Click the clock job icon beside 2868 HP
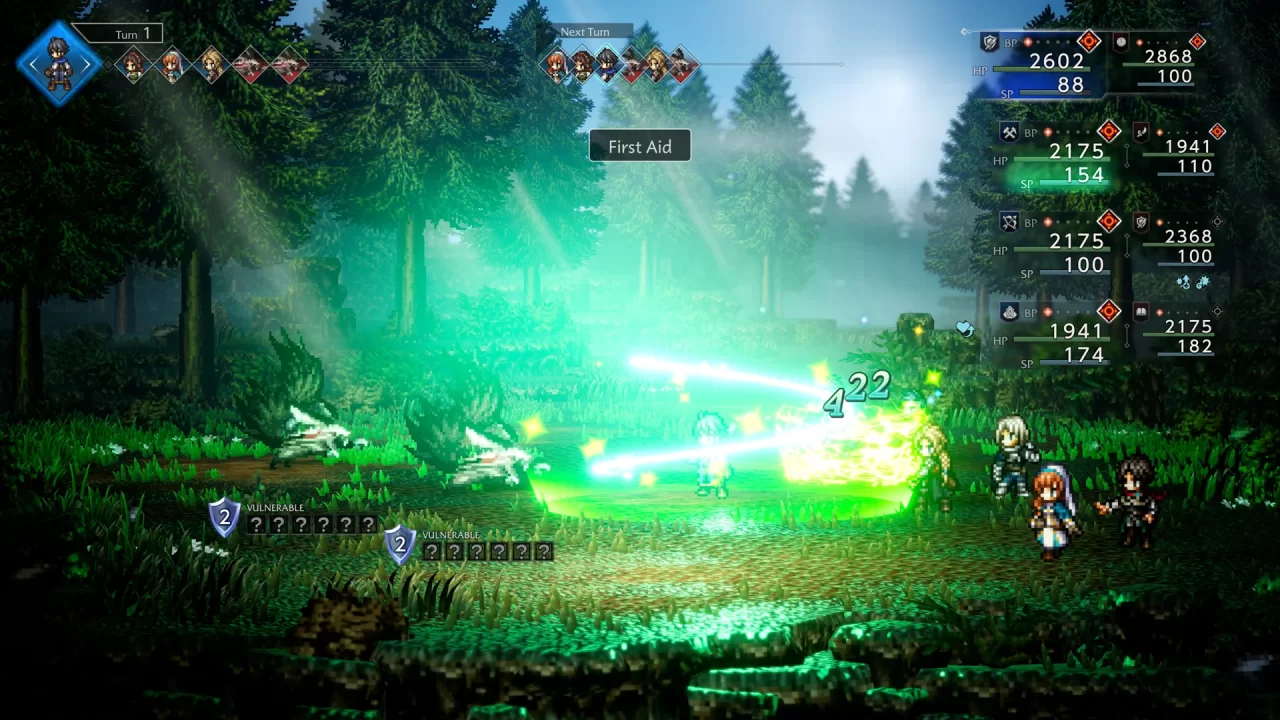The image size is (1280, 720). [1120, 43]
